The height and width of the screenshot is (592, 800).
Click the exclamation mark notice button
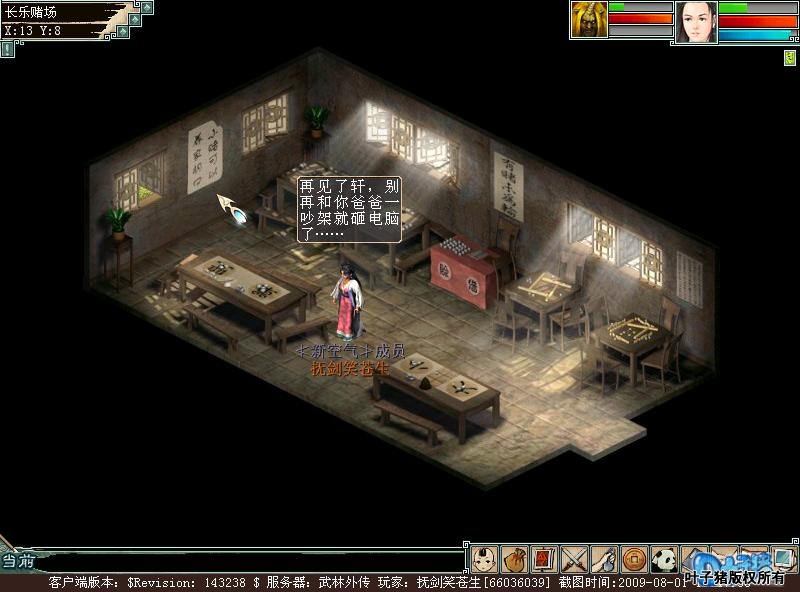(8, 46)
